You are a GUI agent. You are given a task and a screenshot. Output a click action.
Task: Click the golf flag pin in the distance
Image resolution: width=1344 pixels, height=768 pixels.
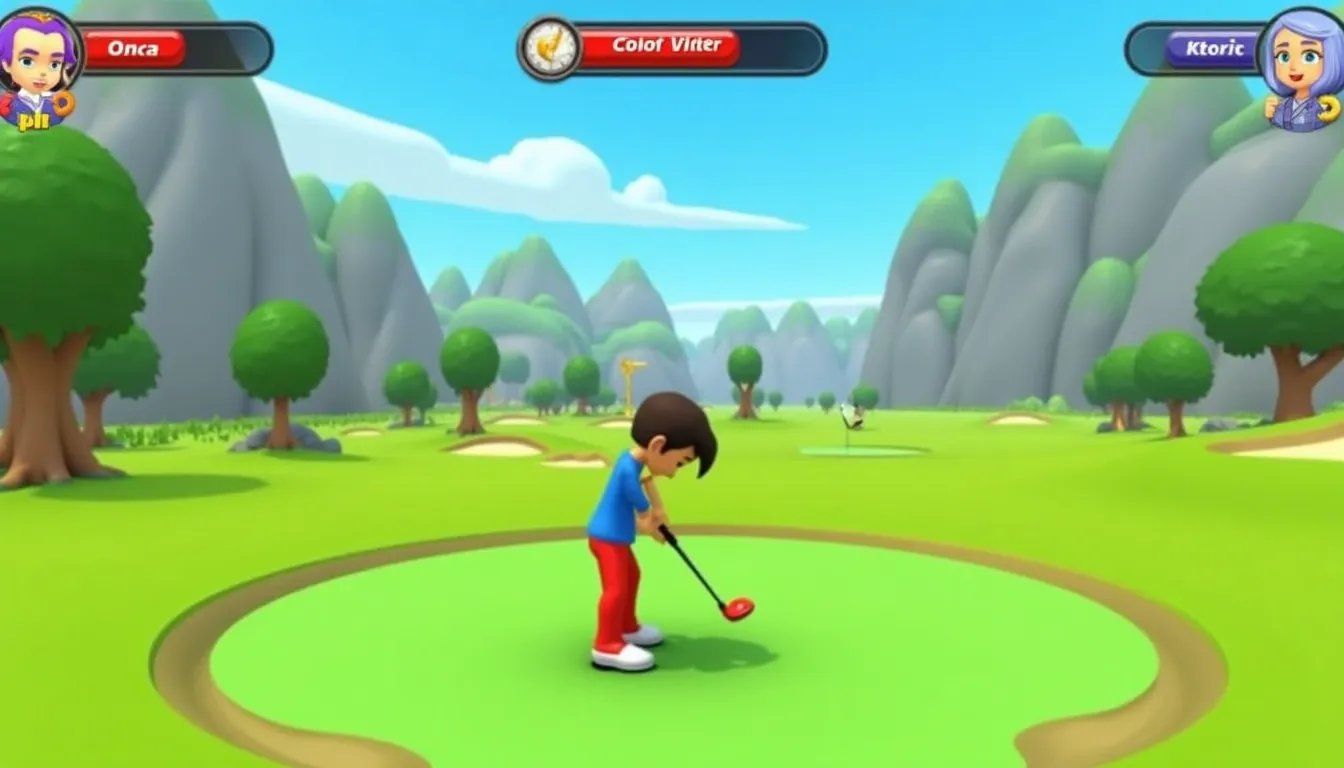853,420
